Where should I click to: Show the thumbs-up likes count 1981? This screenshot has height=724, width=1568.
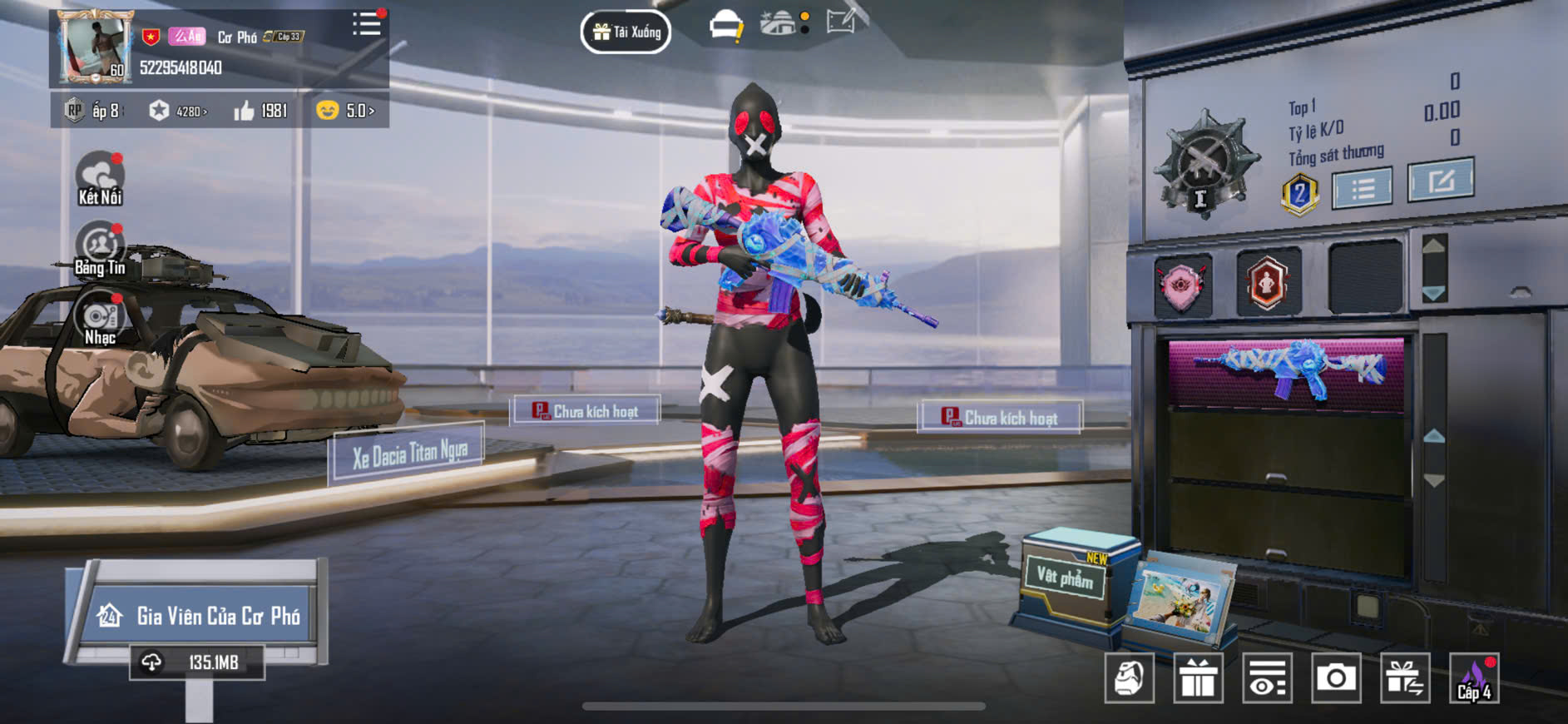point(261,111)
